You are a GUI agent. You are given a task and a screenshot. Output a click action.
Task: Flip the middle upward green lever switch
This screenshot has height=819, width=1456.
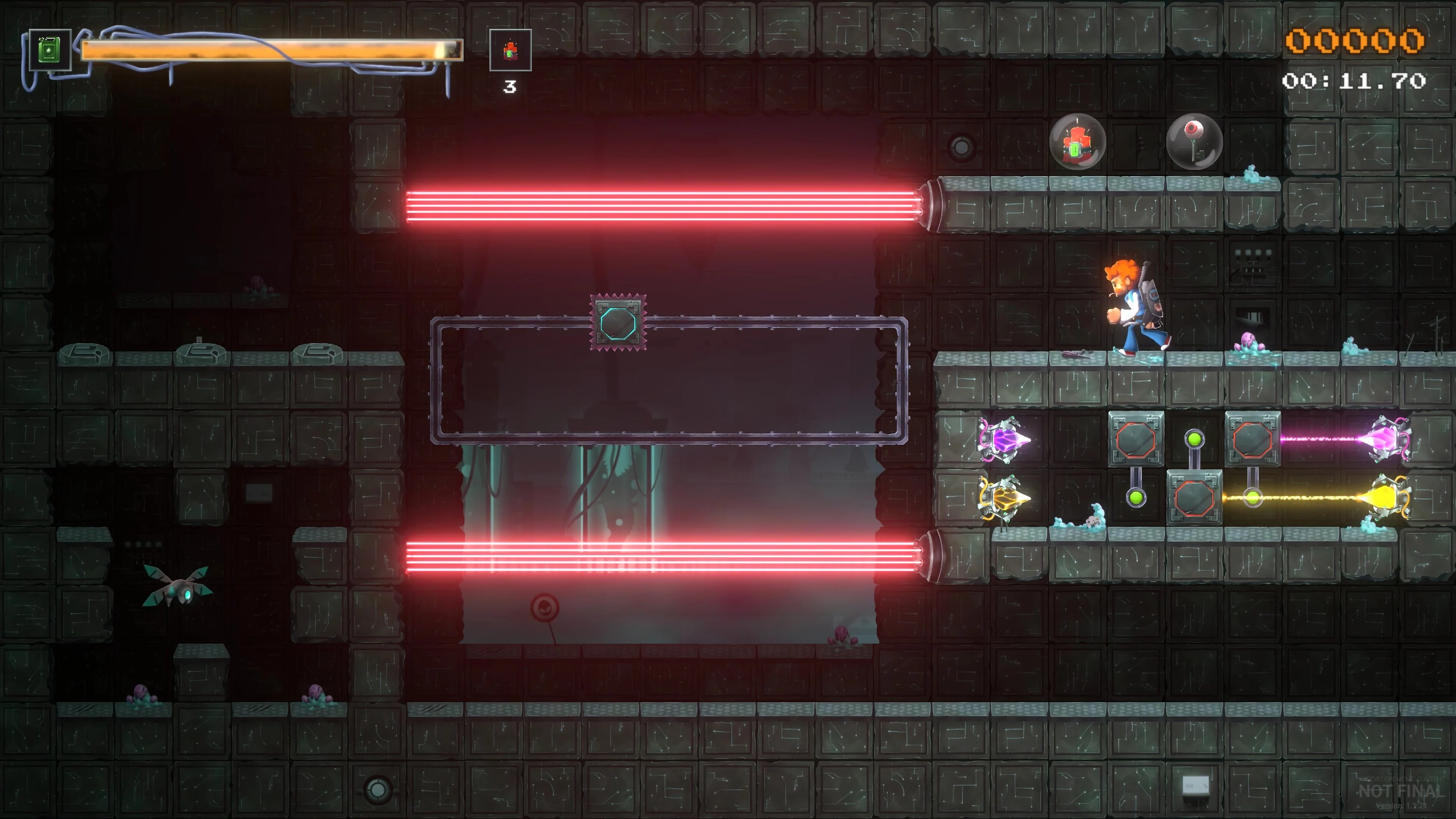pos(1194,439)
